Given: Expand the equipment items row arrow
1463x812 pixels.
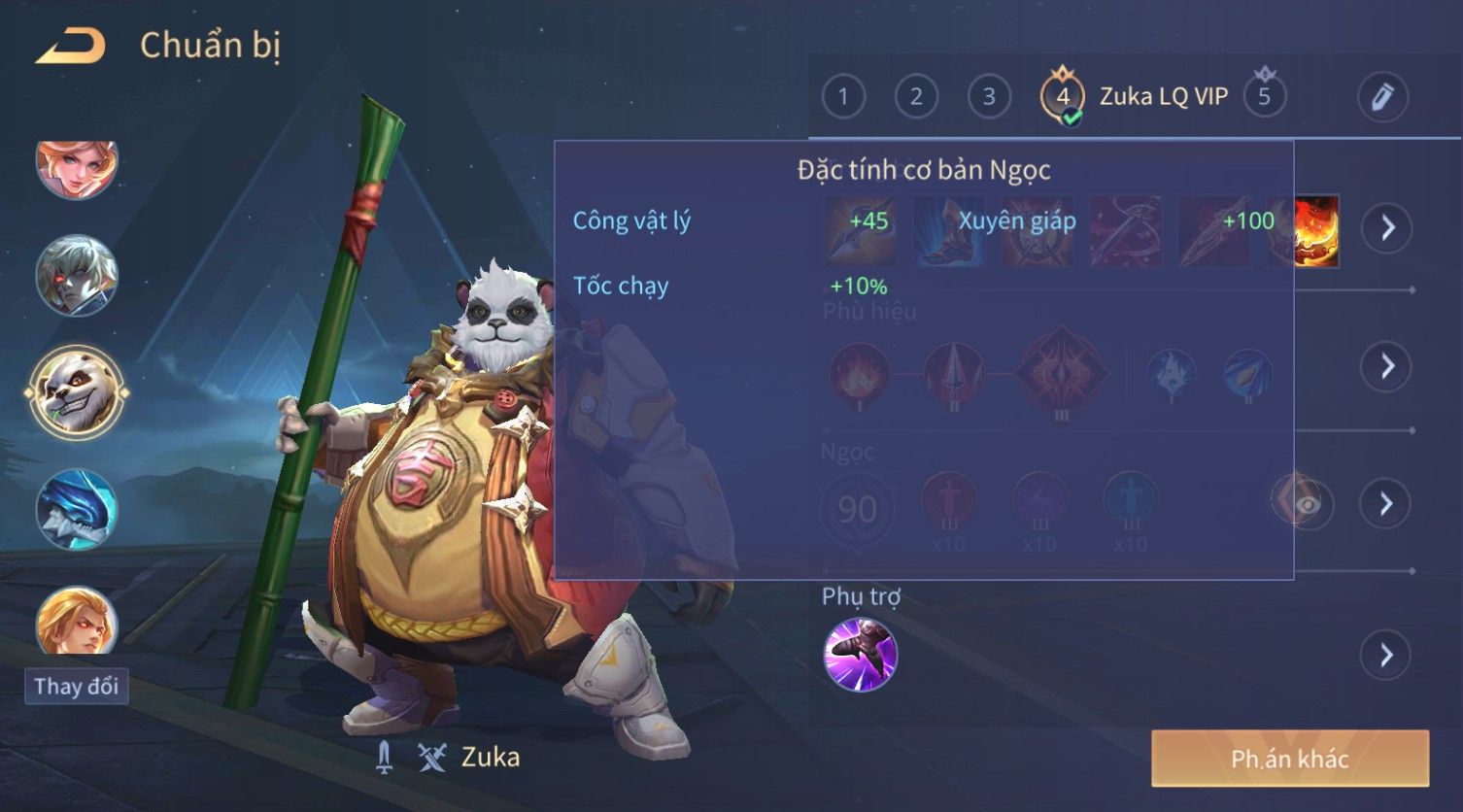Looking at the screenshot, I should coord(1386,228).
